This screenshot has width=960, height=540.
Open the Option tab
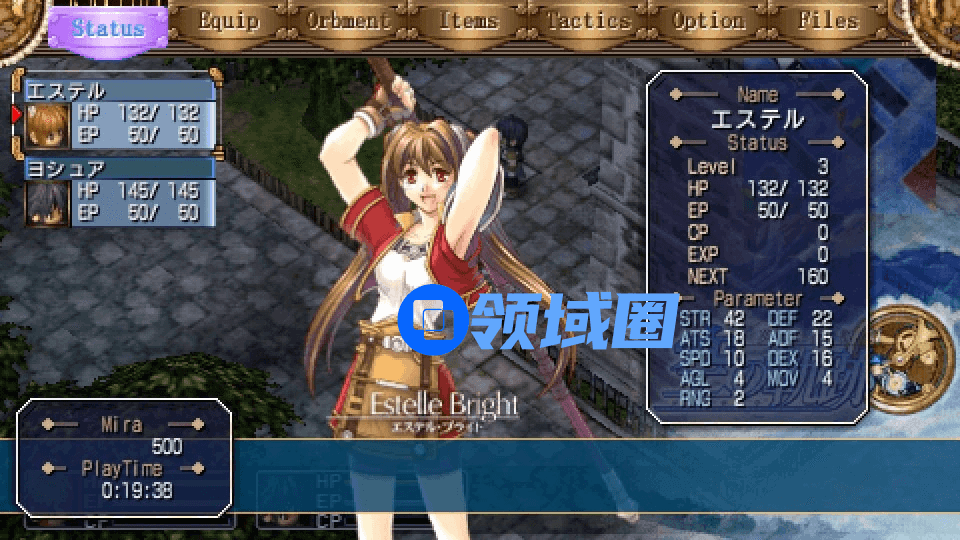pyautogui.click(x=709, y=21)
